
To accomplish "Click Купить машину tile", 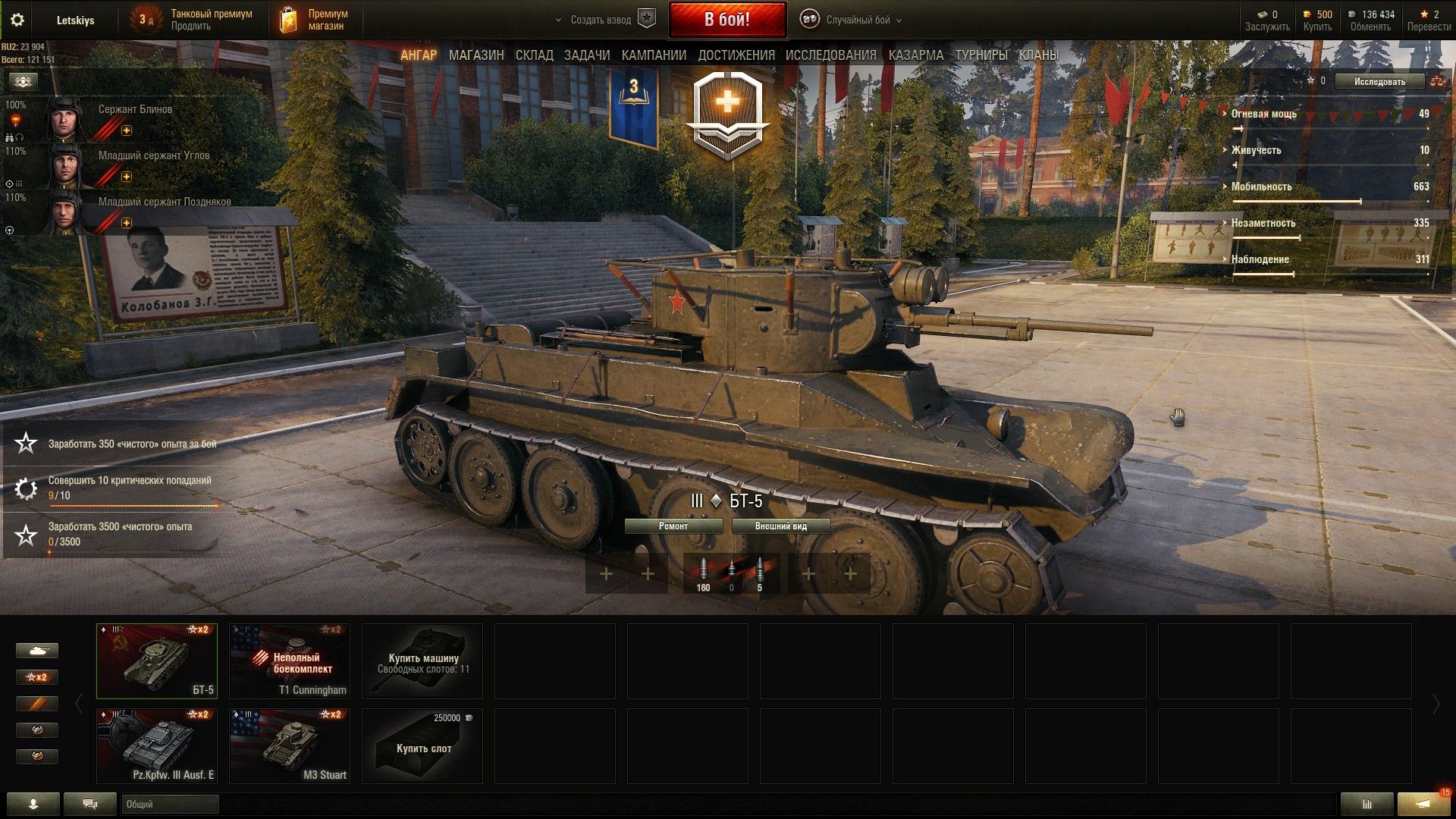I will pos(422,661).
